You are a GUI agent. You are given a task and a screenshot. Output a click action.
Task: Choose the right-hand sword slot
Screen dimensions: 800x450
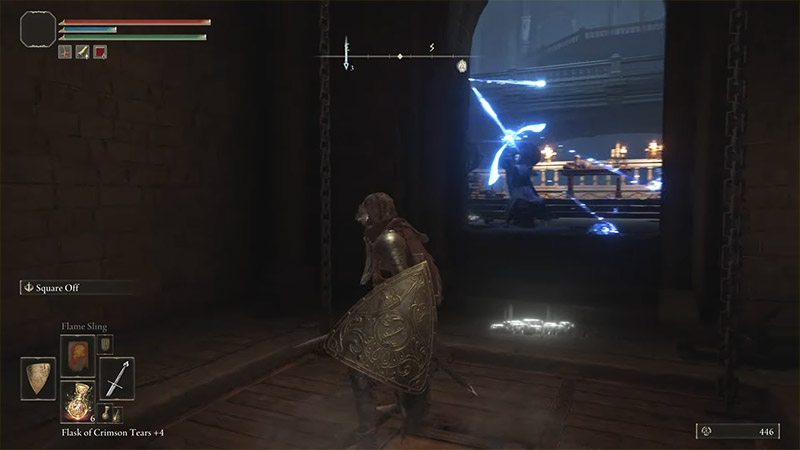pos(116,378)
